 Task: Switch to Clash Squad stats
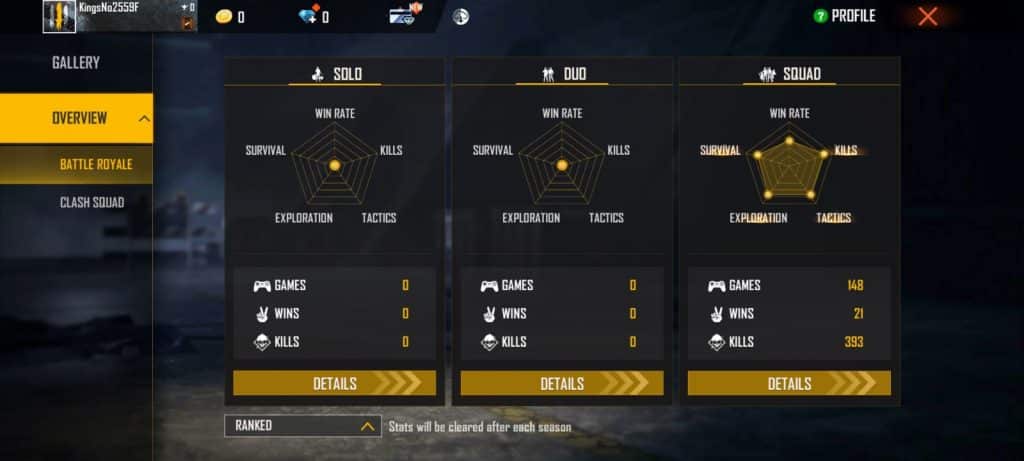click(x=91, y=203)
